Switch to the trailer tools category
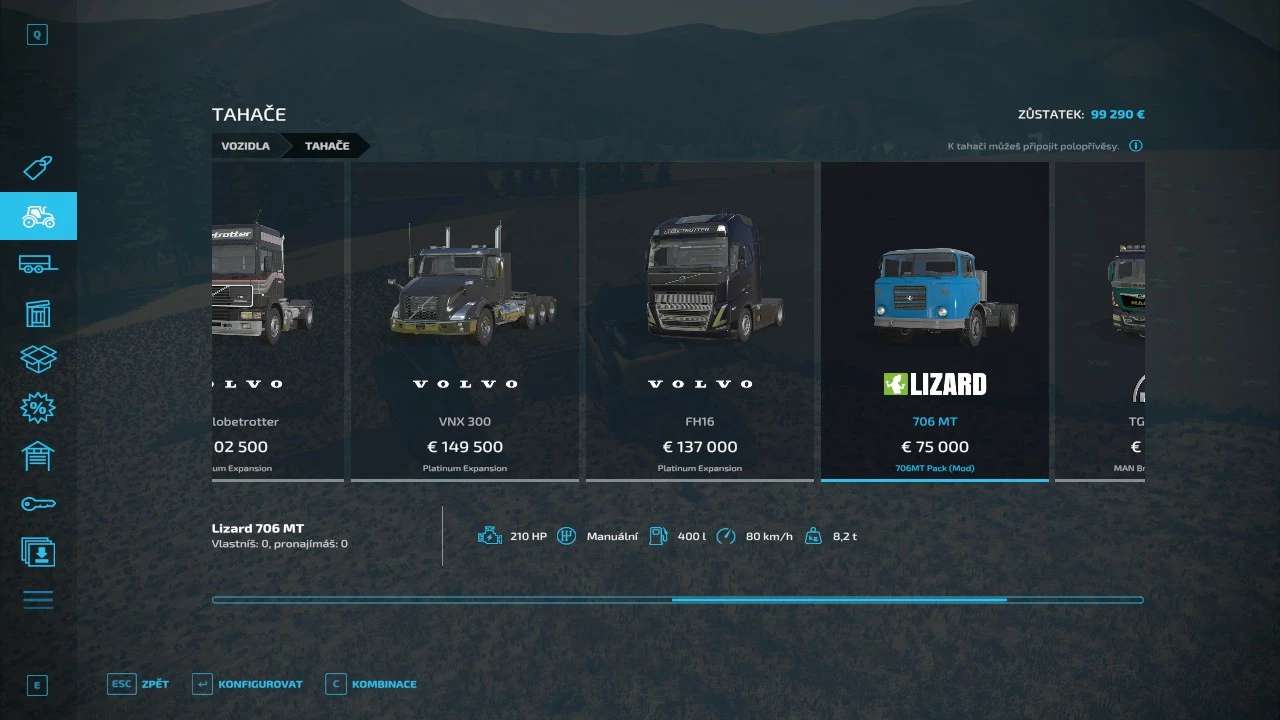 (38, 264)
